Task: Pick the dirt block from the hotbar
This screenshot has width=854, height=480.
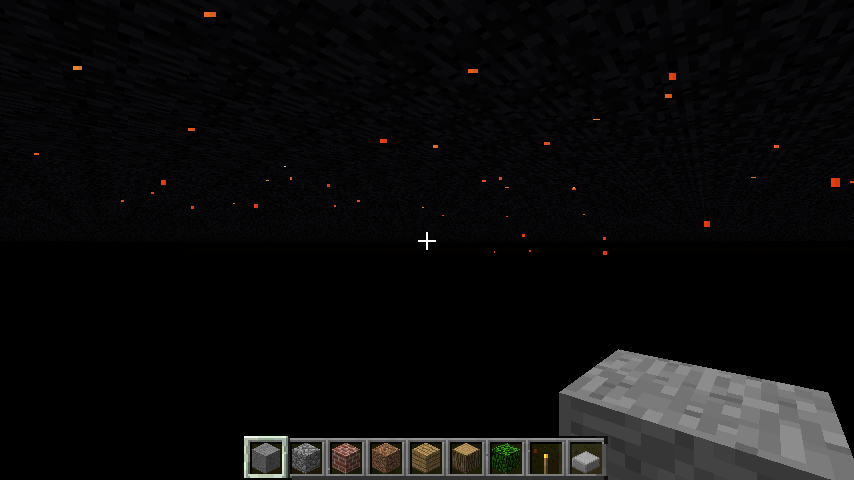Action: pos(386,458)
